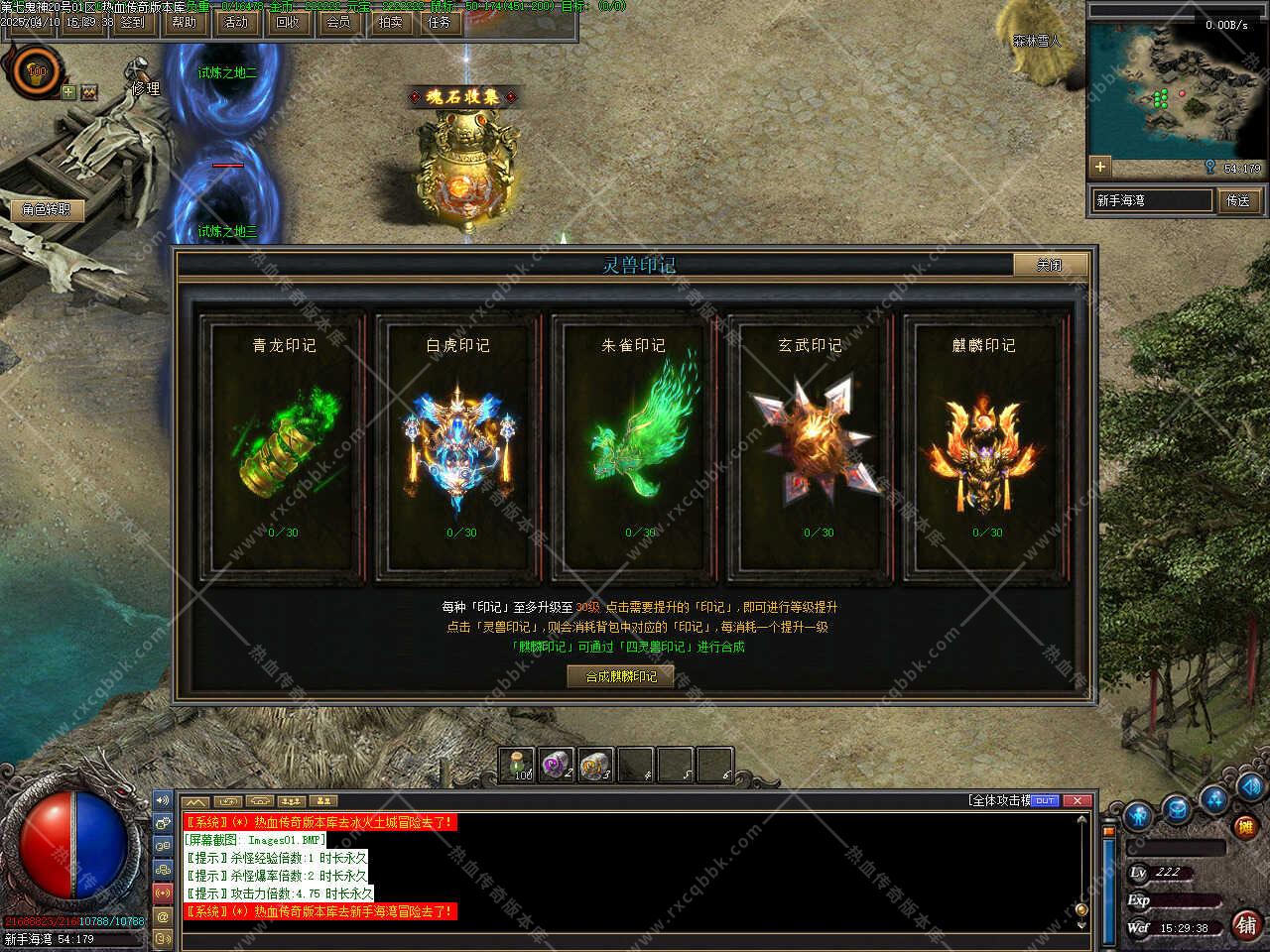
Task: Open the 会员 membership menu
Action: click(338, 22)
